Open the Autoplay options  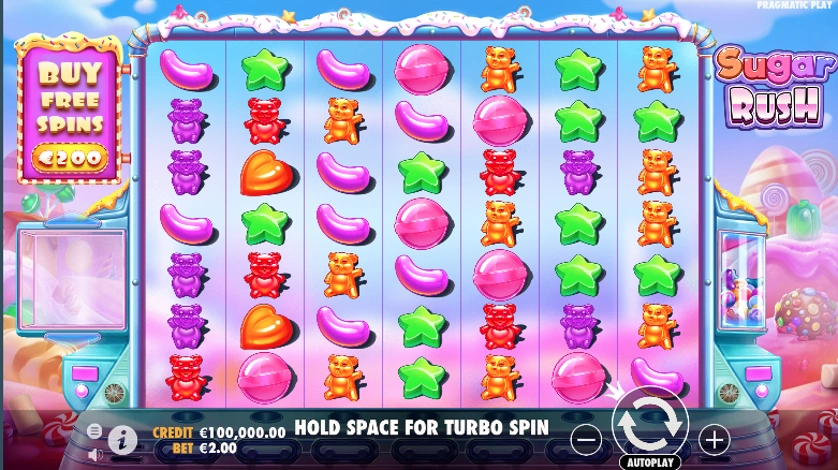click(x=649, y=462)
